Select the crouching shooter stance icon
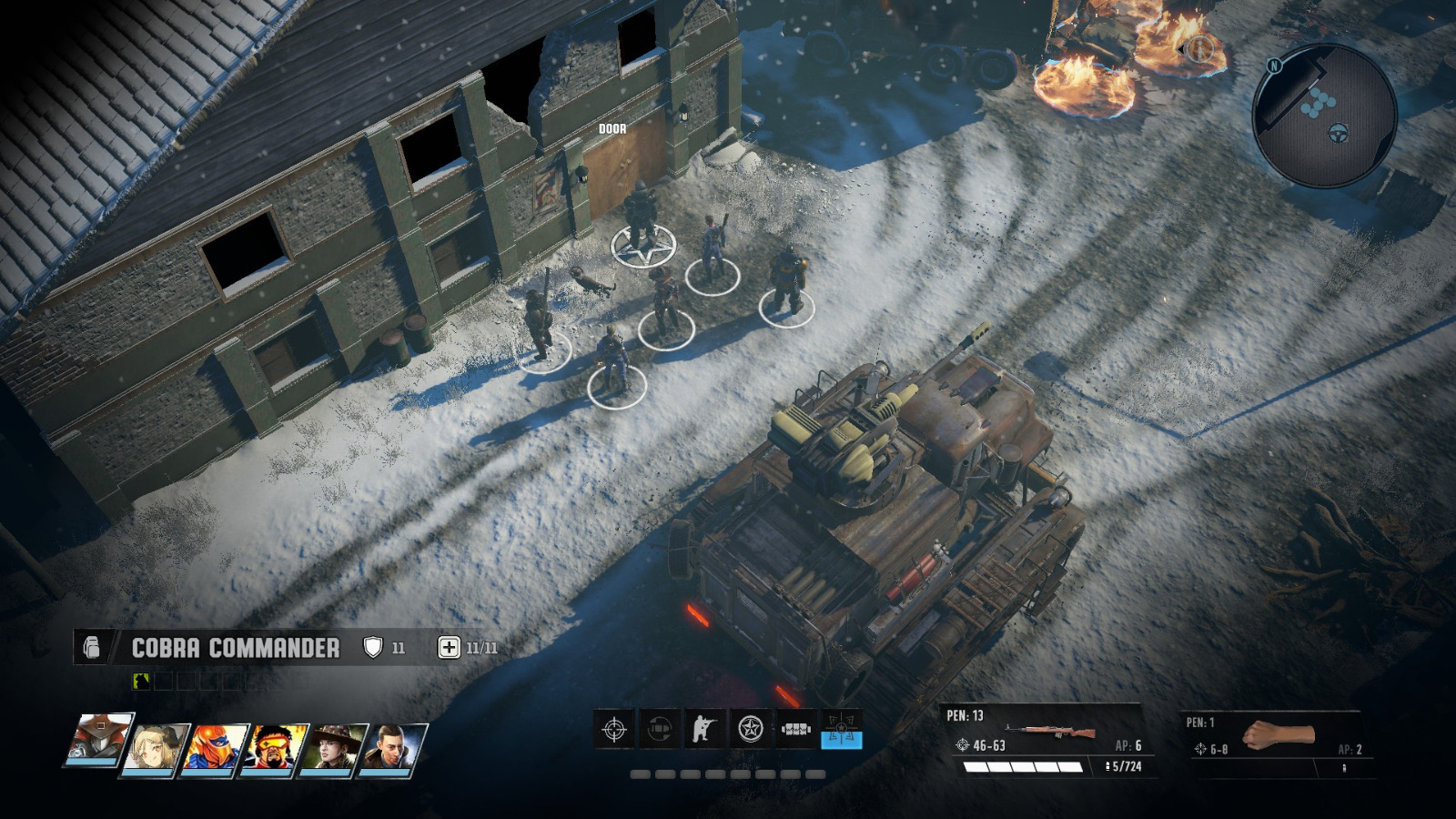The width and height of the screenshot is (1456, 819). click(x=706, y=728)
